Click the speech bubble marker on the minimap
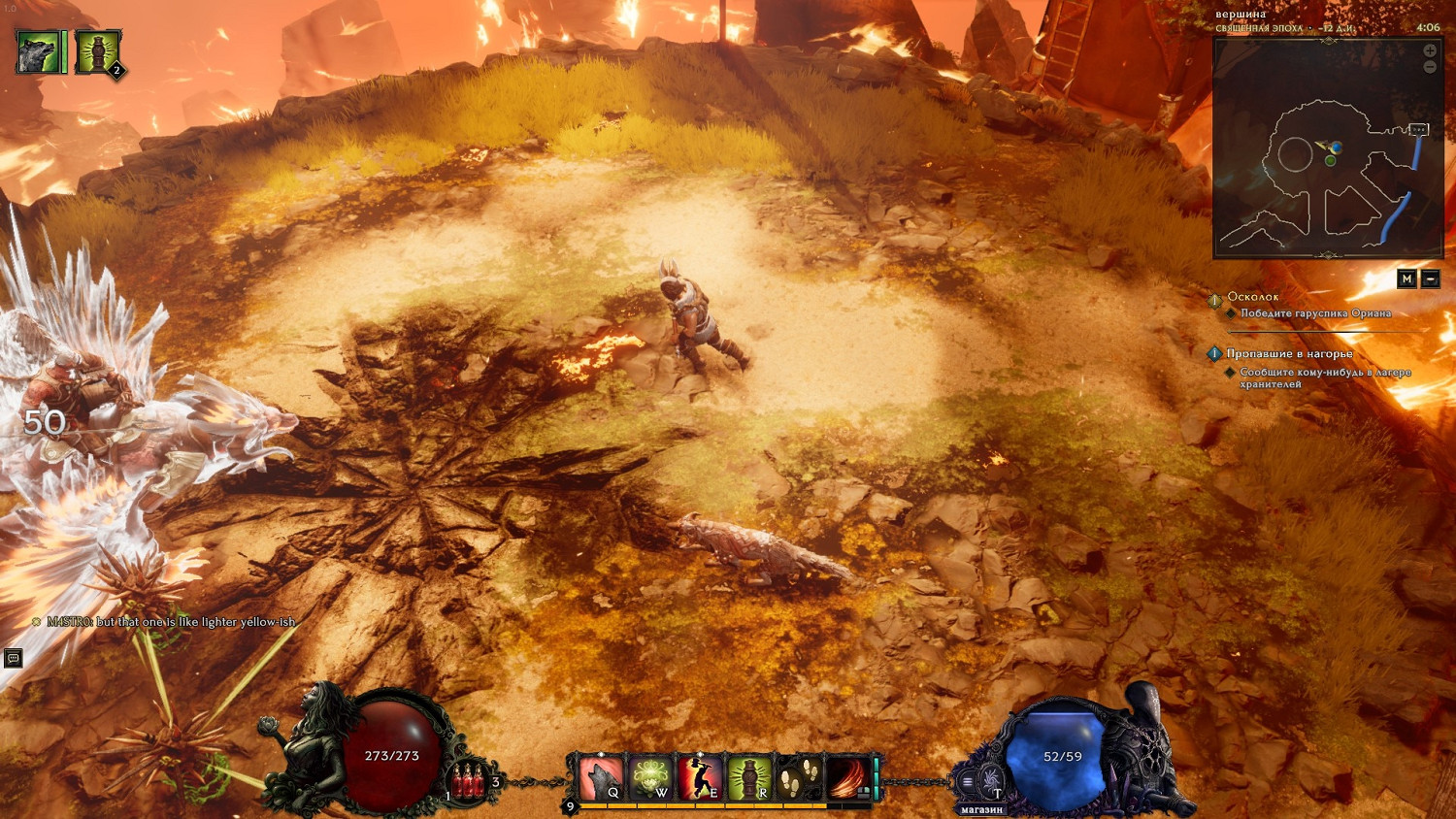The height and width of the screenshot is (819, 1456). 1419,129
